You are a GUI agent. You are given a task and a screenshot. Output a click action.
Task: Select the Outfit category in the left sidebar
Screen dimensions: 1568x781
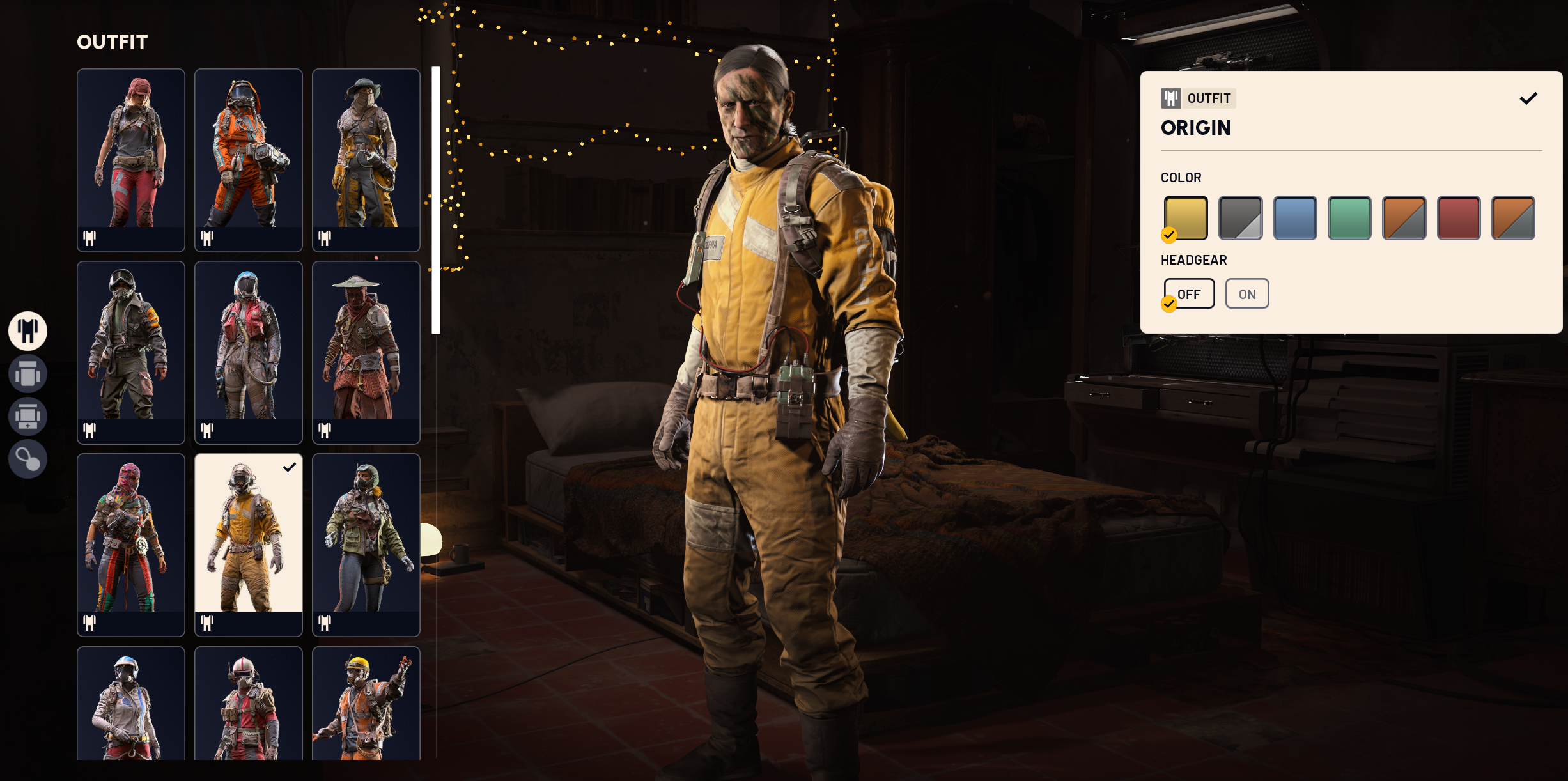pos(27,330)
